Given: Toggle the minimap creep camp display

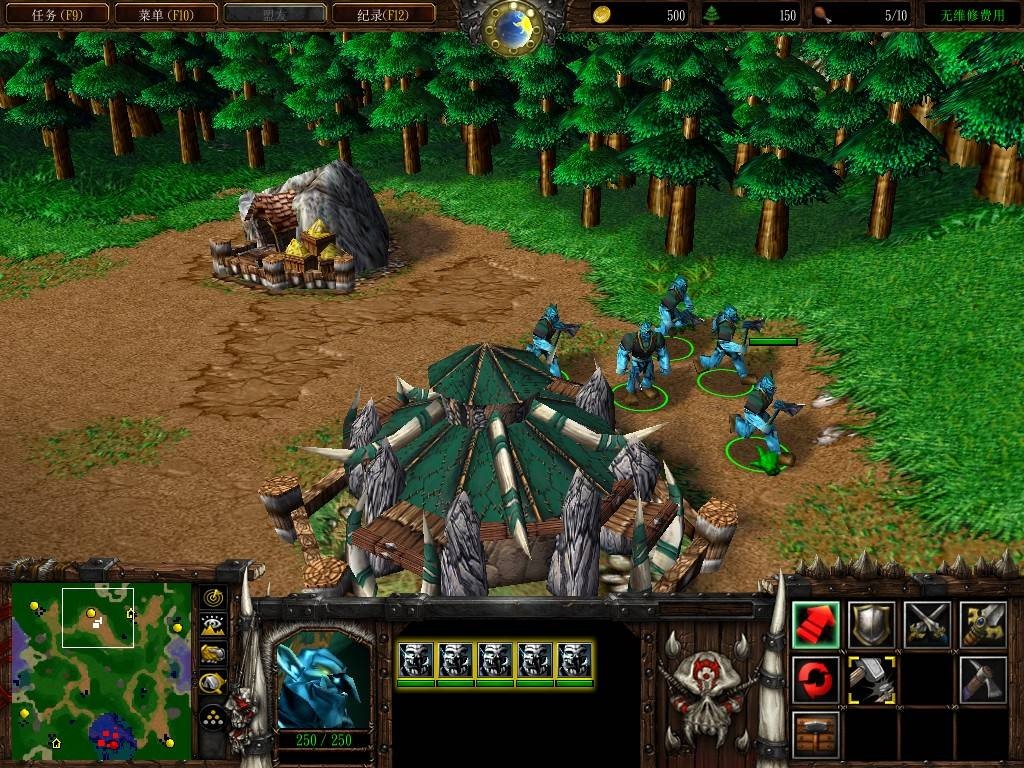Looking at the screenshot, I should [x=212, y=685].
